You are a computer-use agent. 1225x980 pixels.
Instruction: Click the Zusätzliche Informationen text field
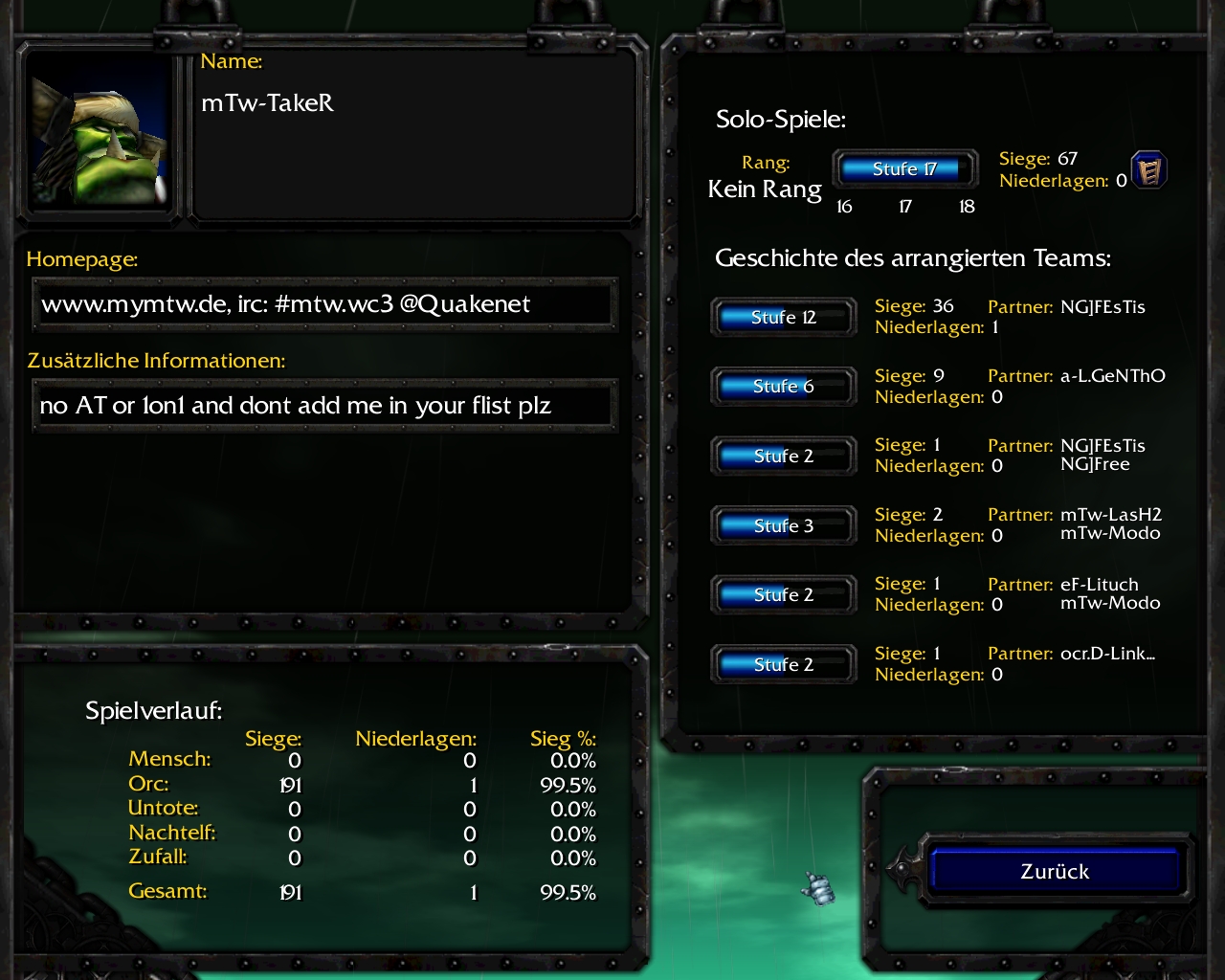point(324,406)
